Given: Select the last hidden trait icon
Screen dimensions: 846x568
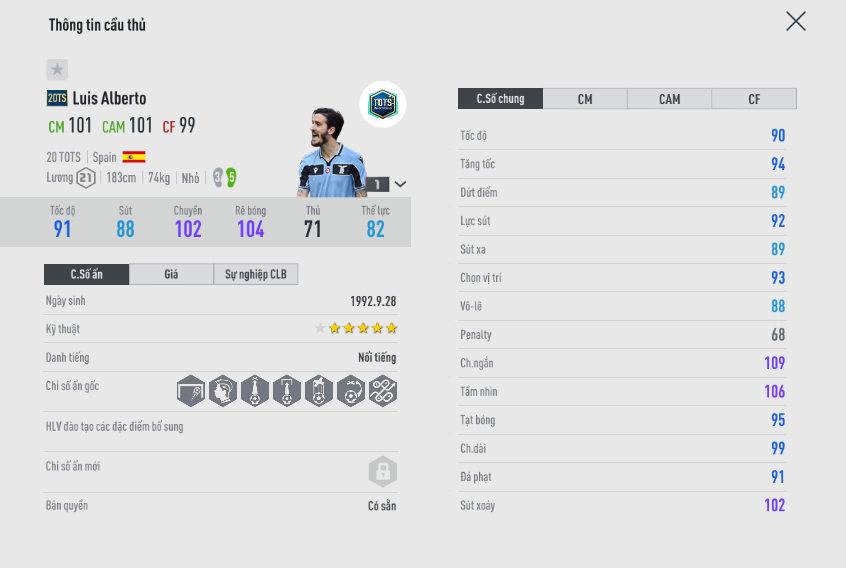Looking at the screenshot, I should pyautogui.click(x=382, y=391).
